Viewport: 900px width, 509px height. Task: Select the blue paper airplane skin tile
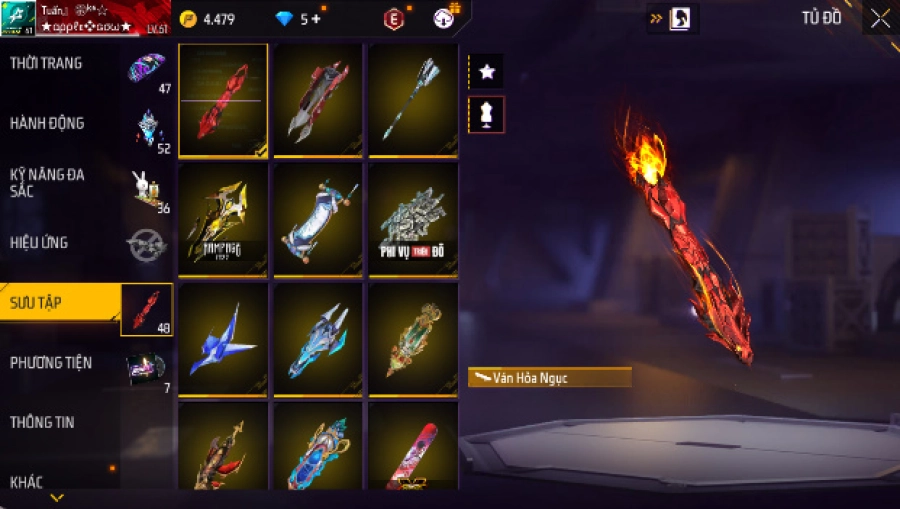(x=223, y=338)
